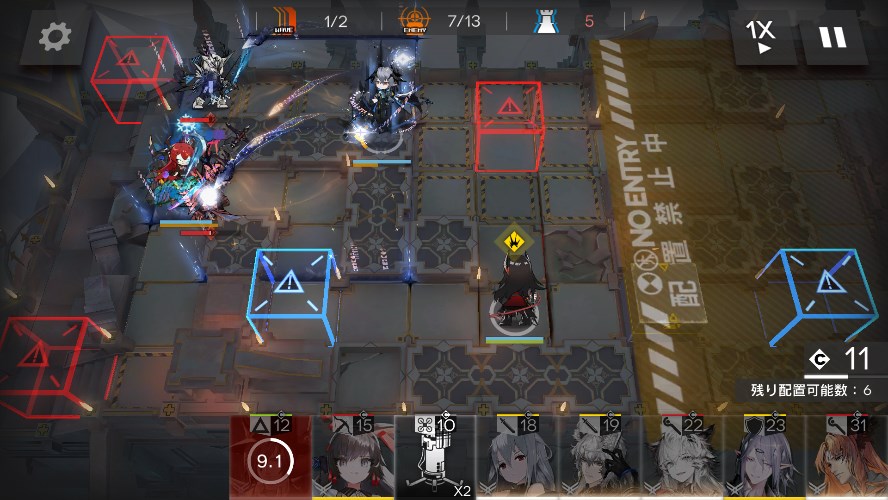
Task: Pause the battle
Action: click(832, 37)
